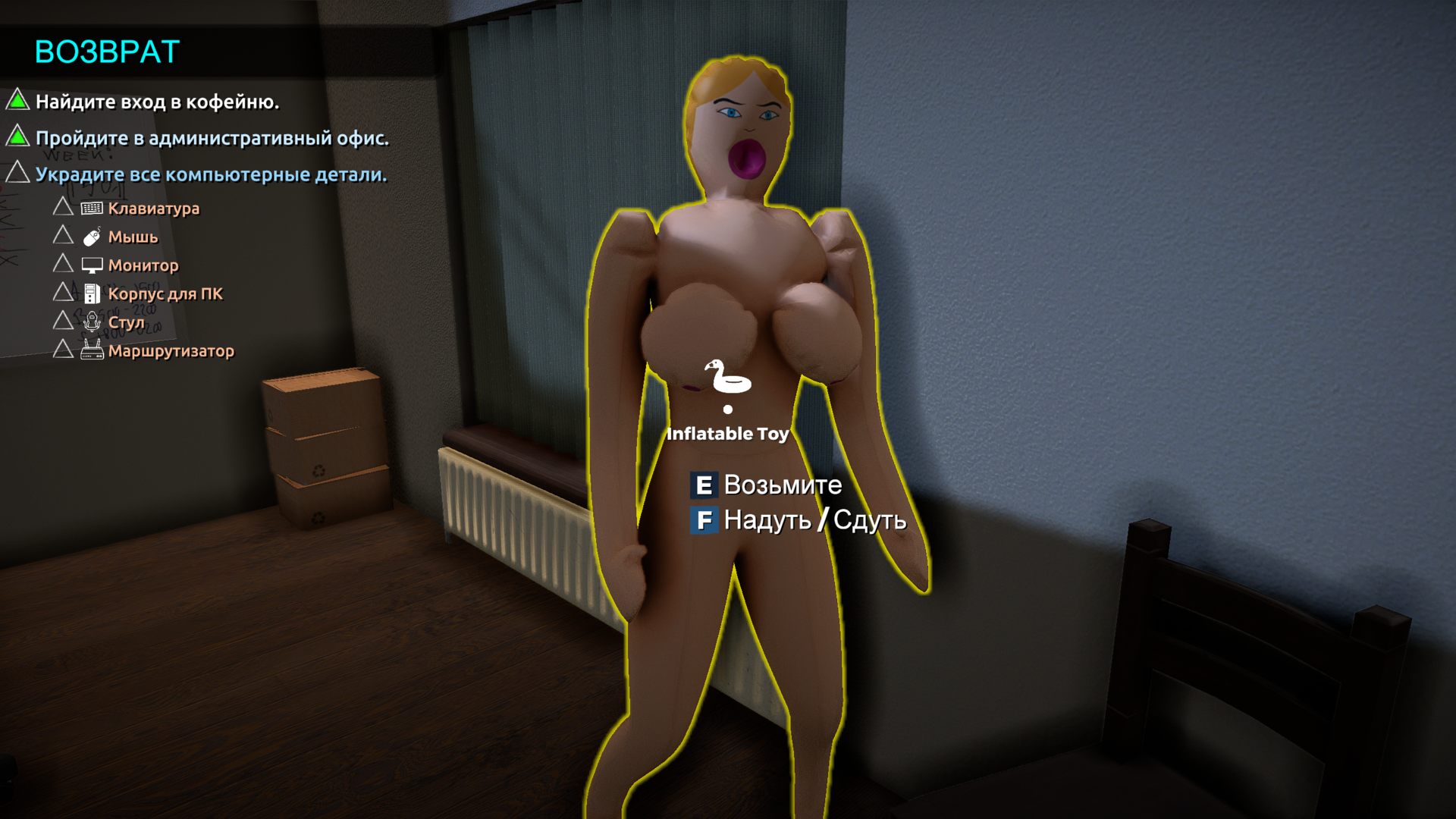
Task: Select objective Пройдите в административный офис
Action: [212, 138]
